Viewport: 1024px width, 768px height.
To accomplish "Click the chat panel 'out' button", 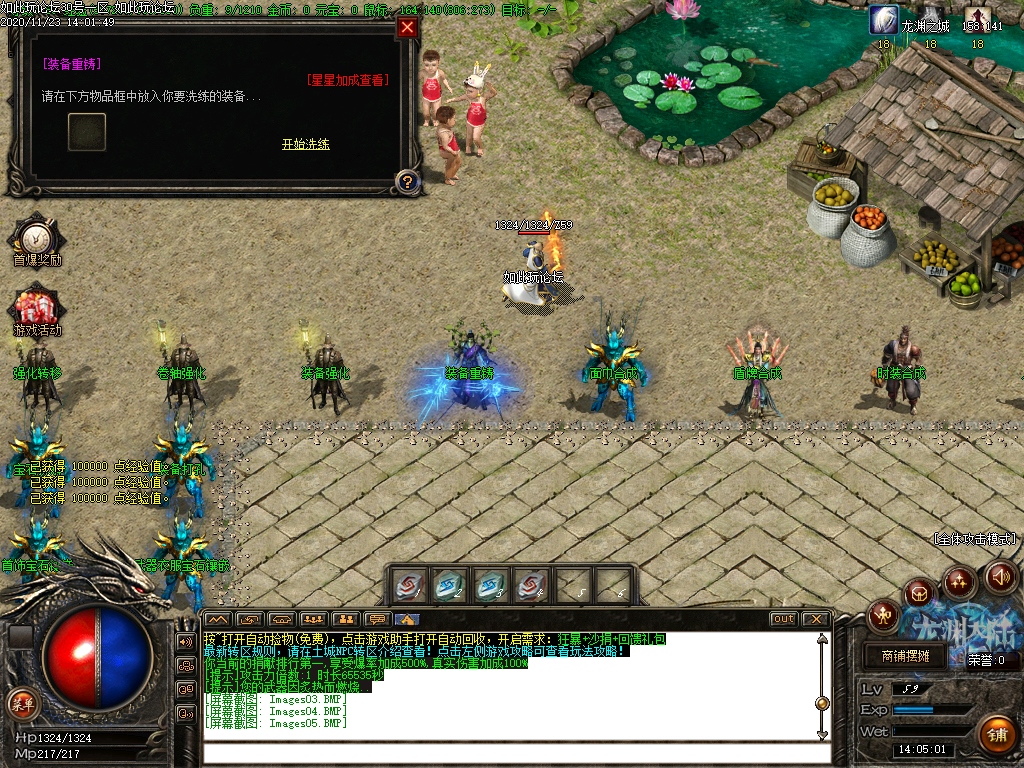I will click(783, 619).
